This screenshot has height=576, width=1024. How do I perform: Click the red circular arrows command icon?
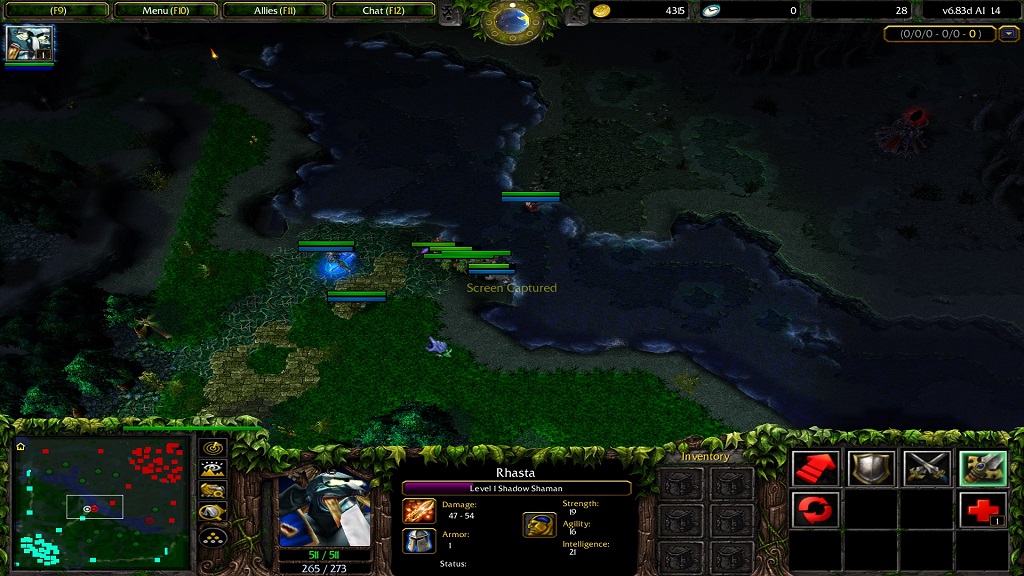point(815,510)
